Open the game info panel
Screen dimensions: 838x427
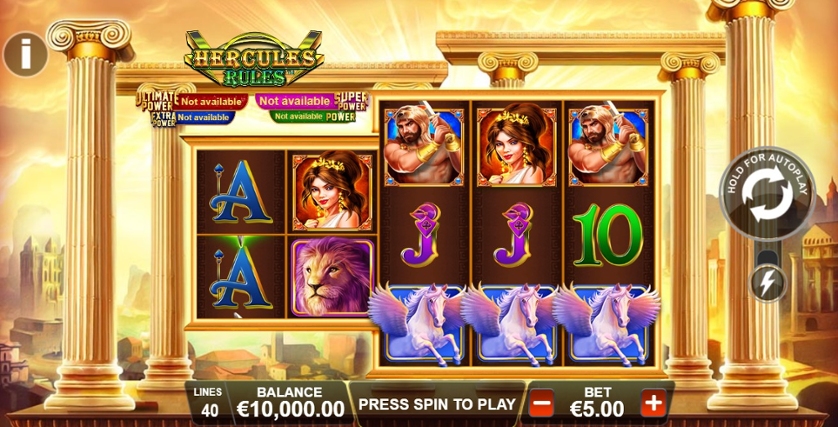click(25, 53)
